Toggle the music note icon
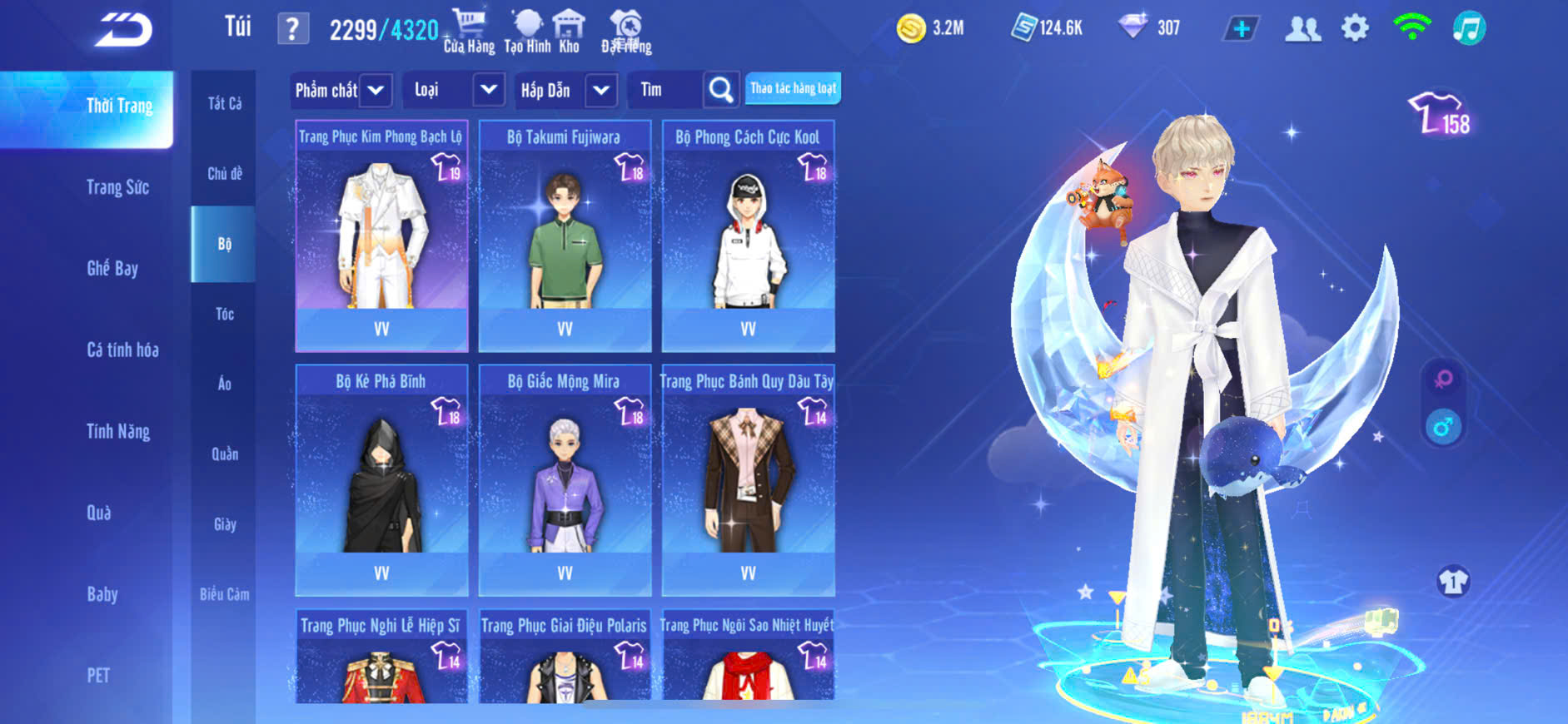The height and width of the screenshot is (724, 1568). [1469, 28]
